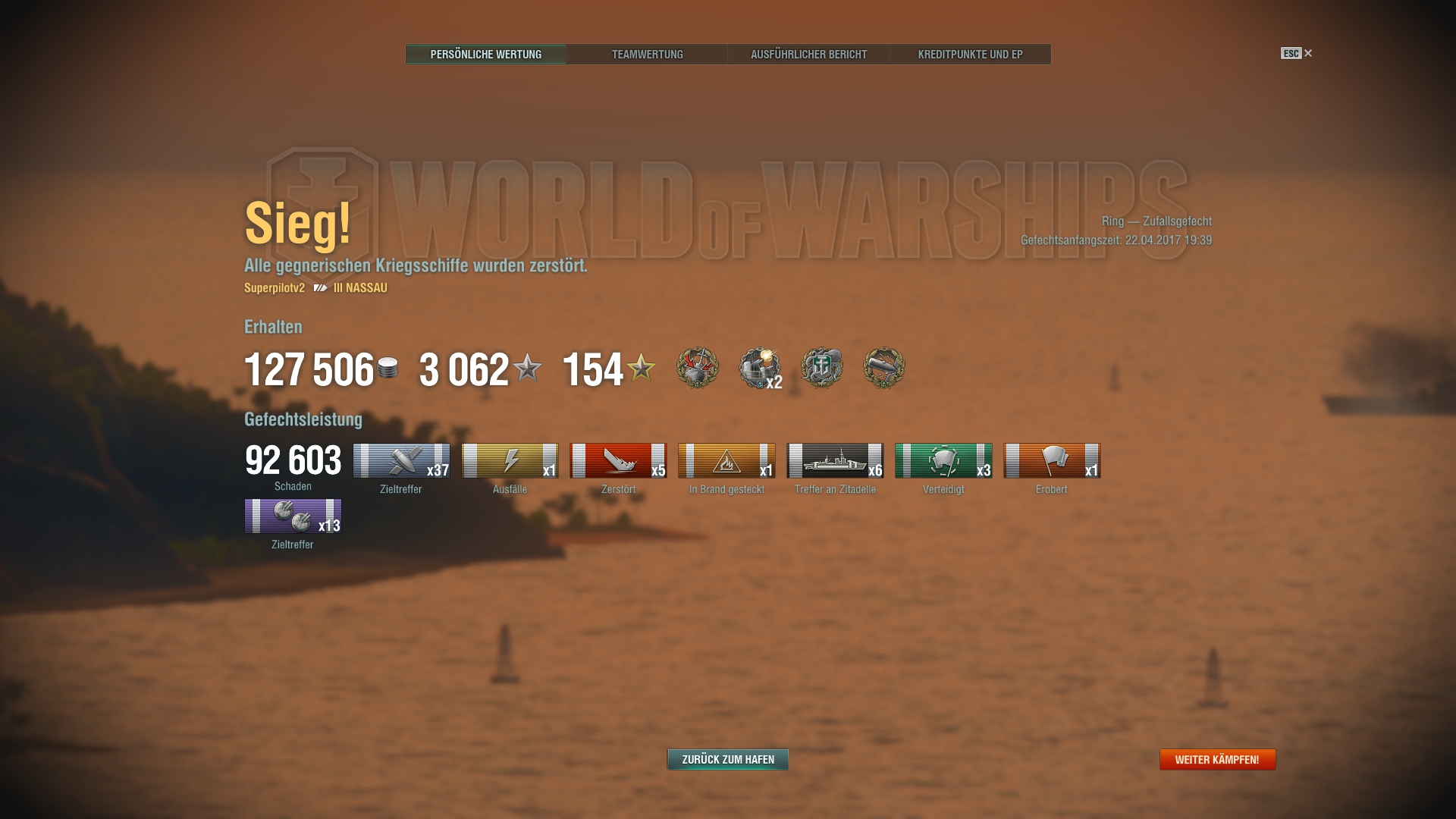Click the green Verteidigt ribbon

(x=943, y=460)
